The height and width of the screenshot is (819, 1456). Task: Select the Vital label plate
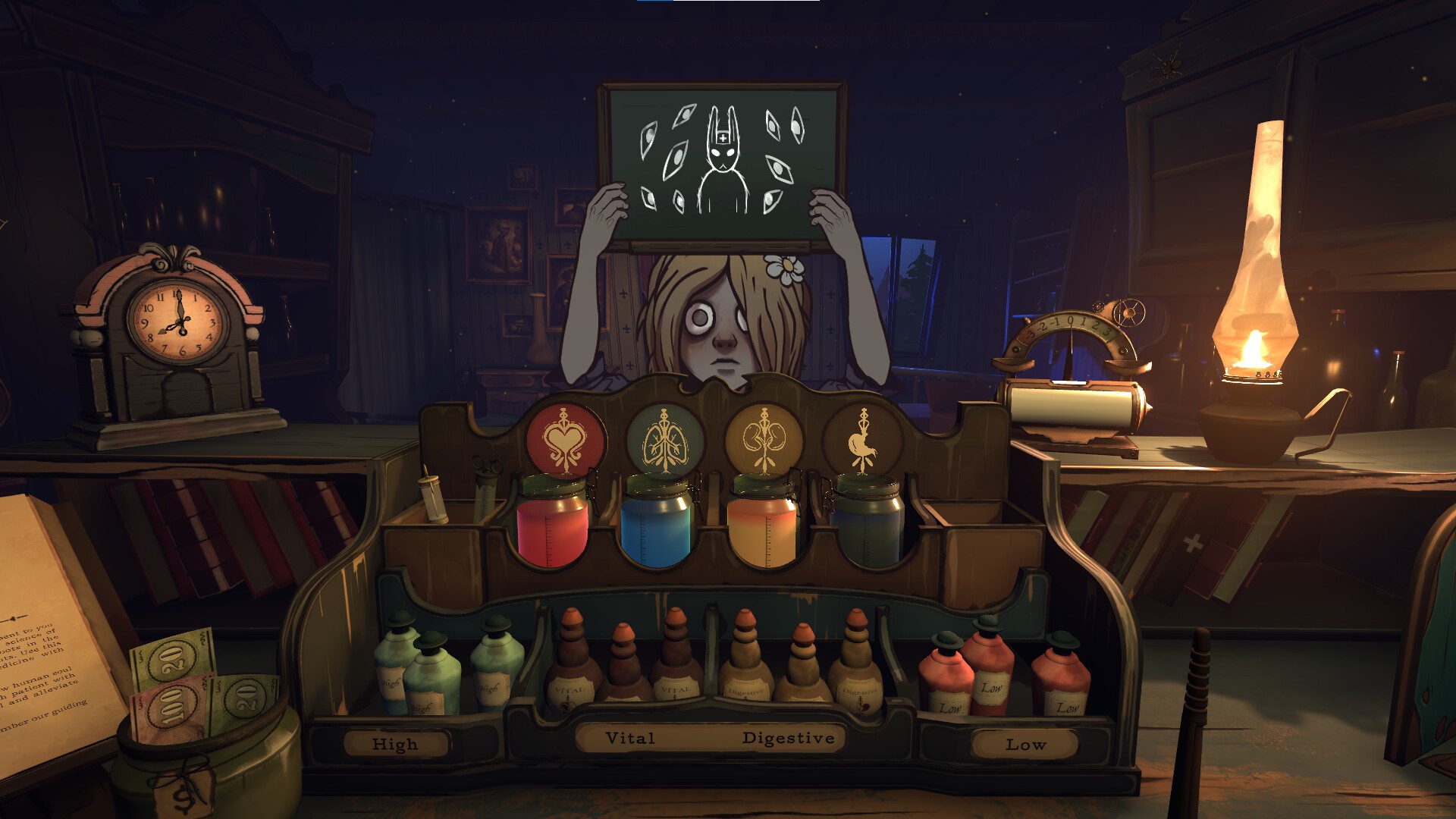[x=632, y=737]
